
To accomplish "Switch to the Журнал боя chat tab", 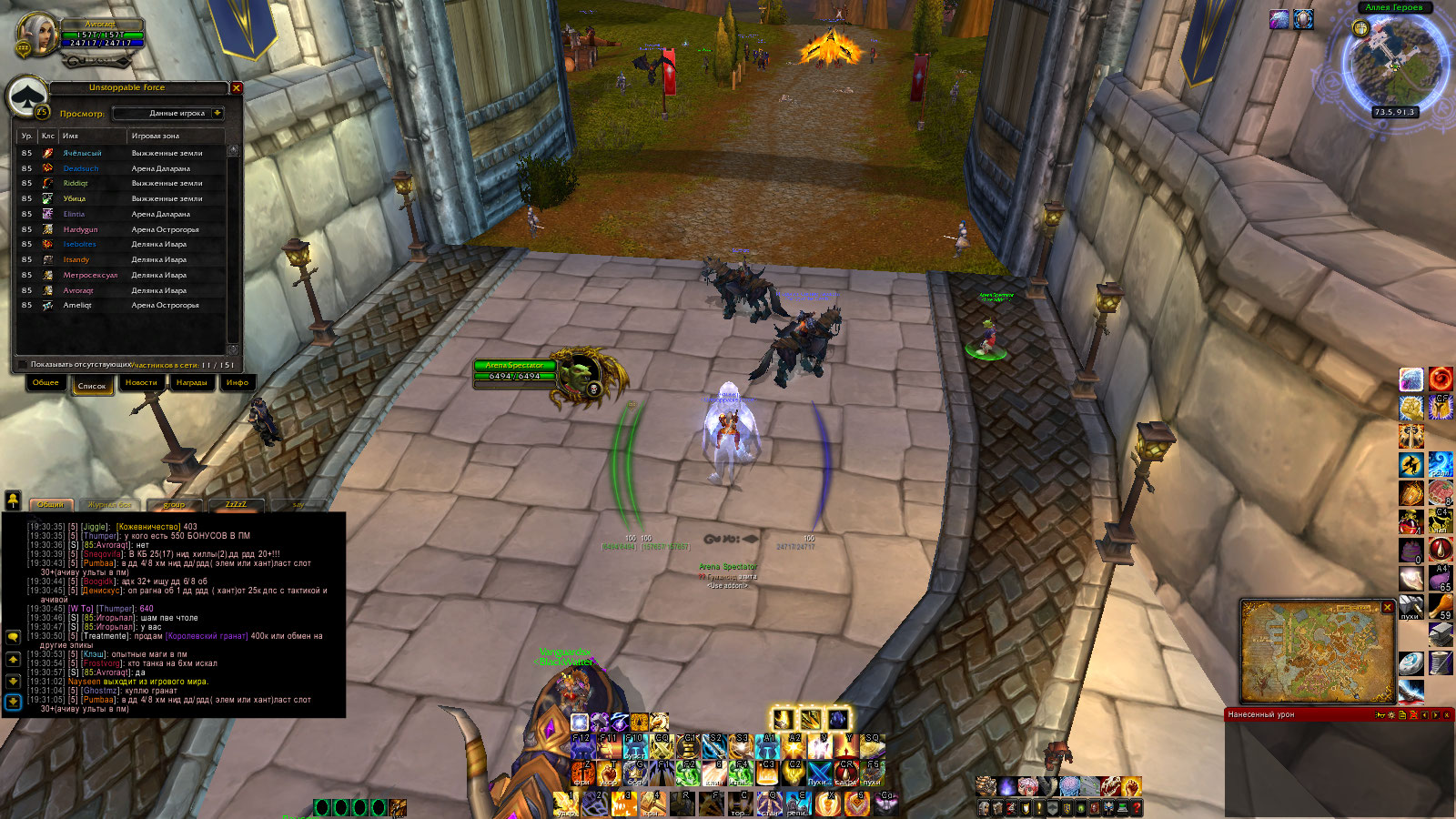I will coord(110,504).
